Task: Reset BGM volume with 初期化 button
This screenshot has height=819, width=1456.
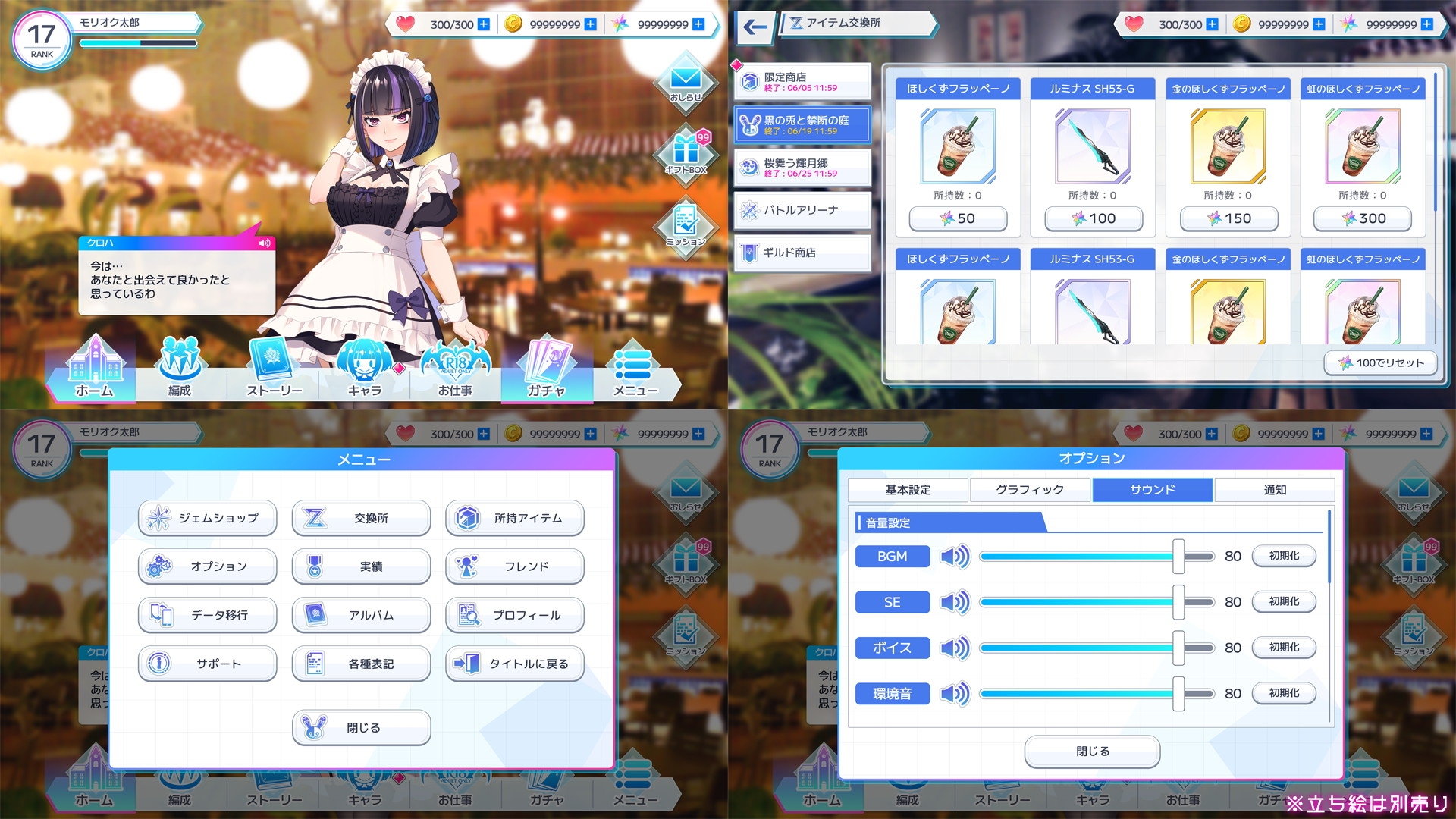Action: tap(1284, 556)
